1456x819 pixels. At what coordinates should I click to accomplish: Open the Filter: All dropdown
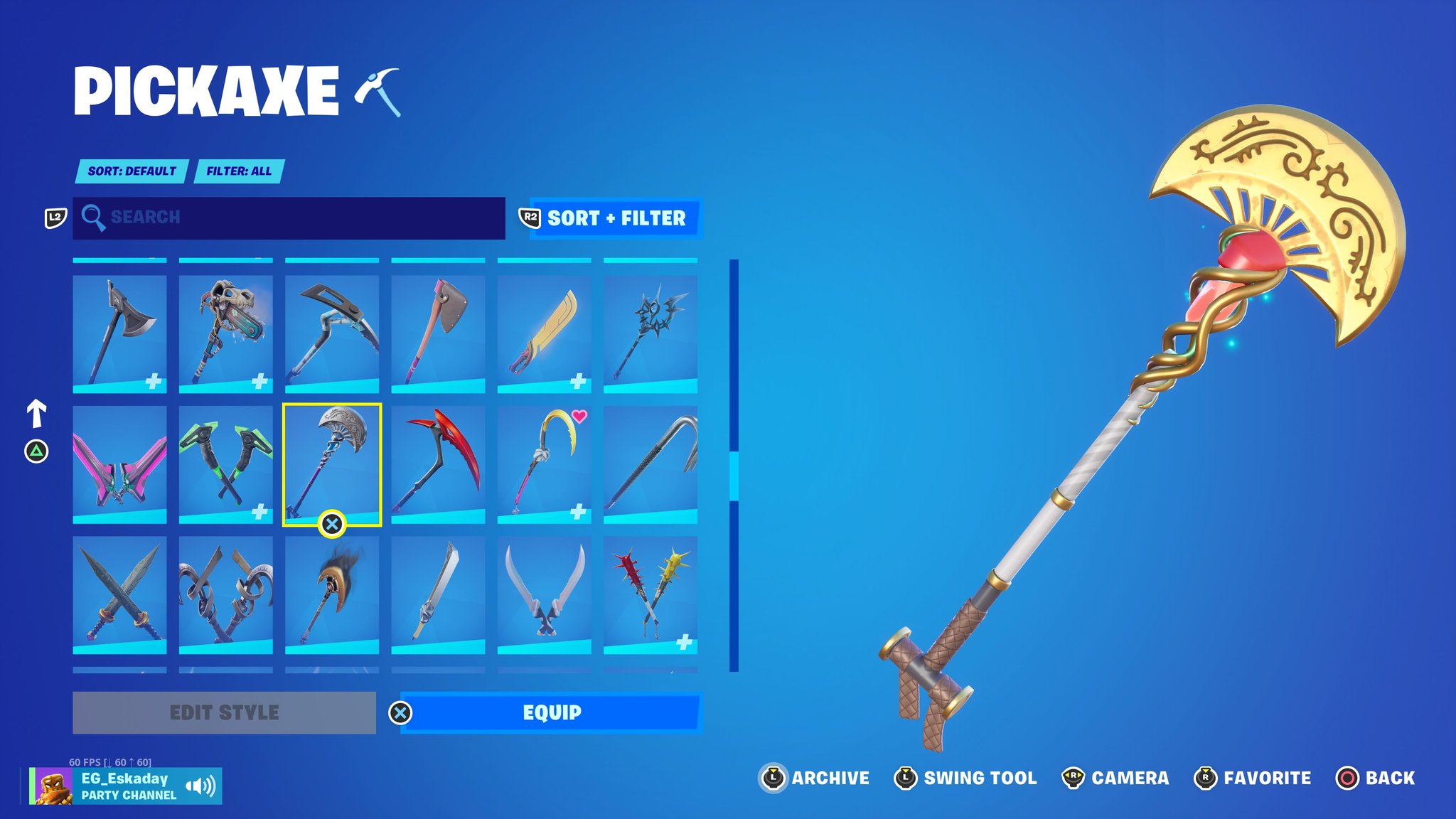pos(240,171)
